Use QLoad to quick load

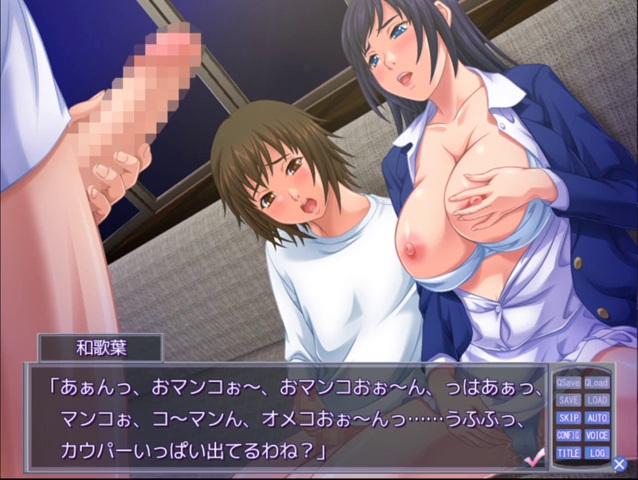(597, 382)
